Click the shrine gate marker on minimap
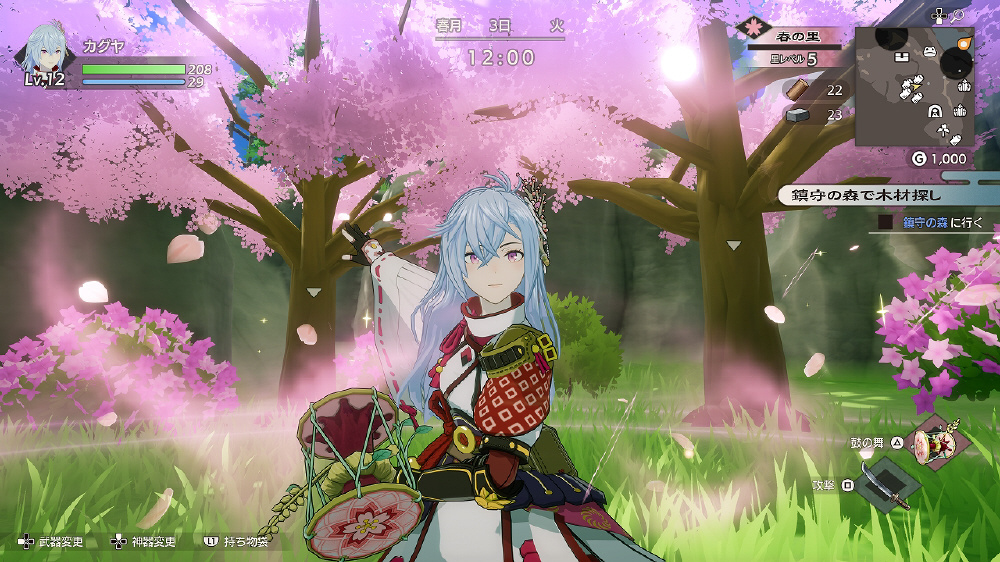The image size is (1000, 562). tap(935, 111)
